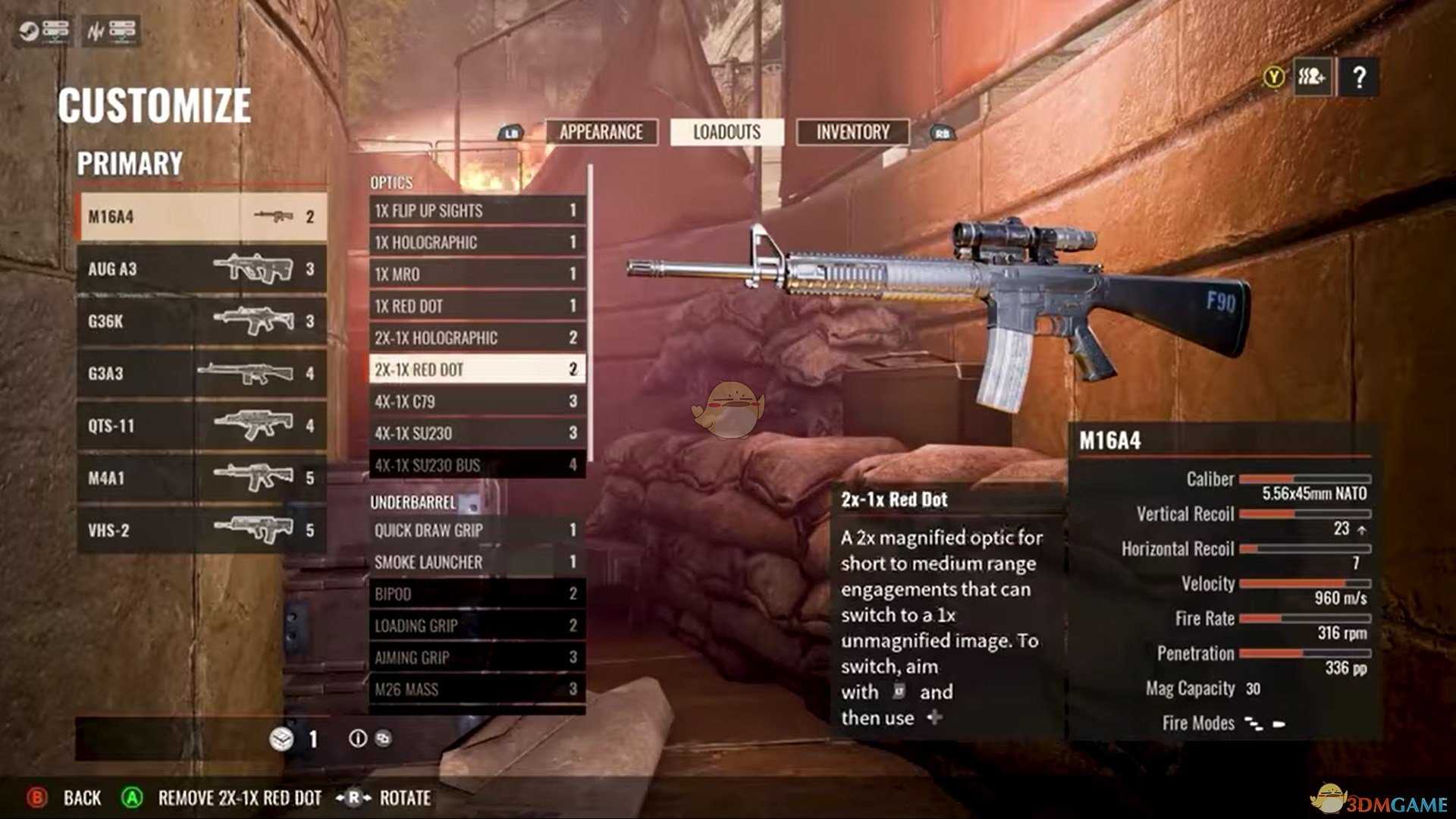Screen dimensions: 1456x819
Task: Click the invite players icon
Action: click(1312, 77)
